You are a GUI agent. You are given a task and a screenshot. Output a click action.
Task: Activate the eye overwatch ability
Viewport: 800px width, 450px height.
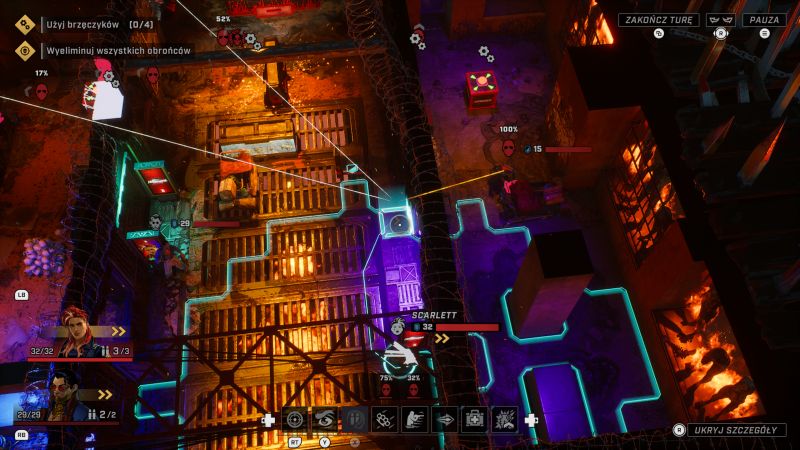coord(325,420)
